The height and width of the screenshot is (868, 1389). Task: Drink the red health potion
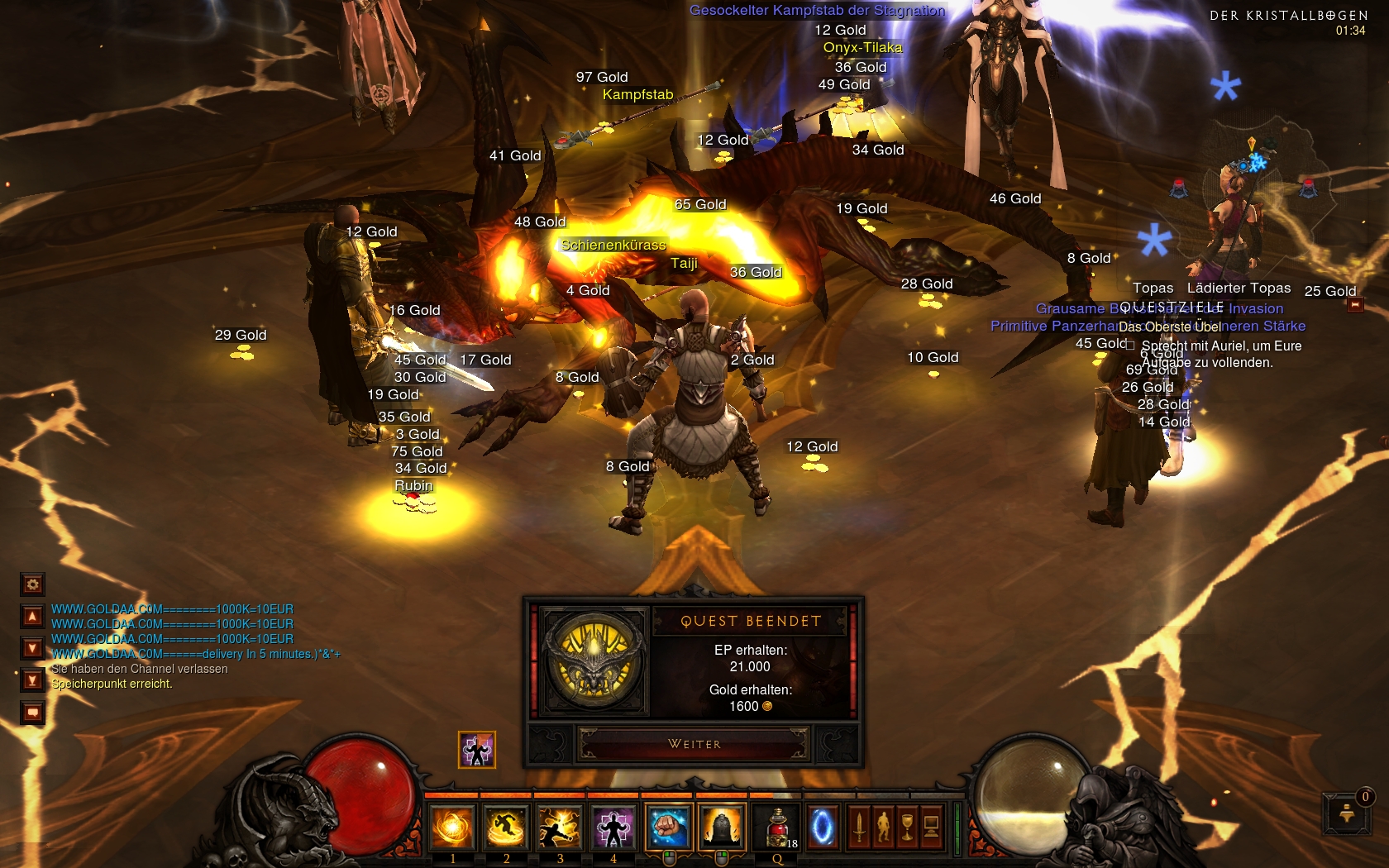pyautogui.click(x=777, y=827)
